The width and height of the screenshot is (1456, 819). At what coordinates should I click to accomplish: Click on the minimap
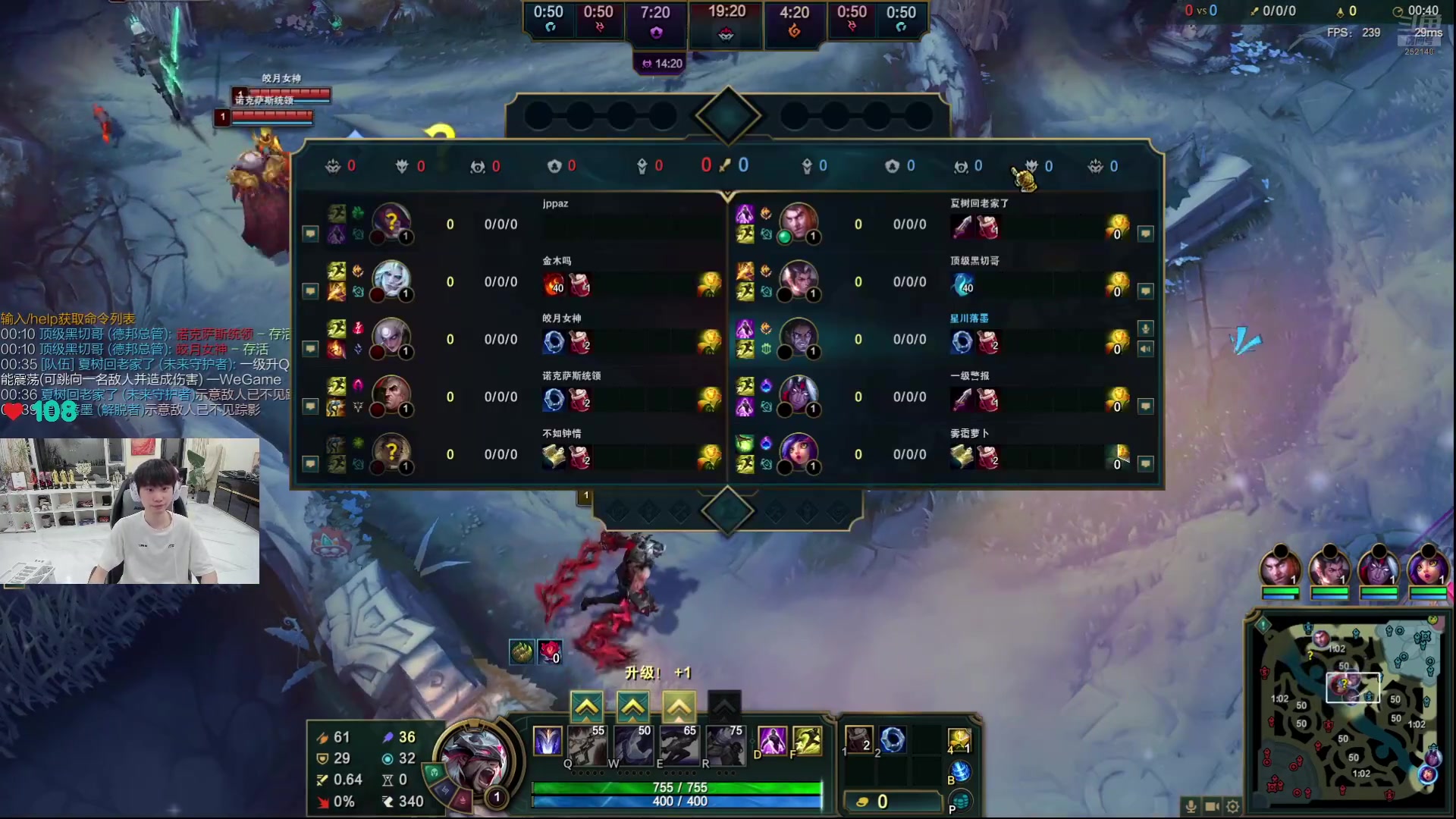pyautogui.click(x=1349, y=713)
